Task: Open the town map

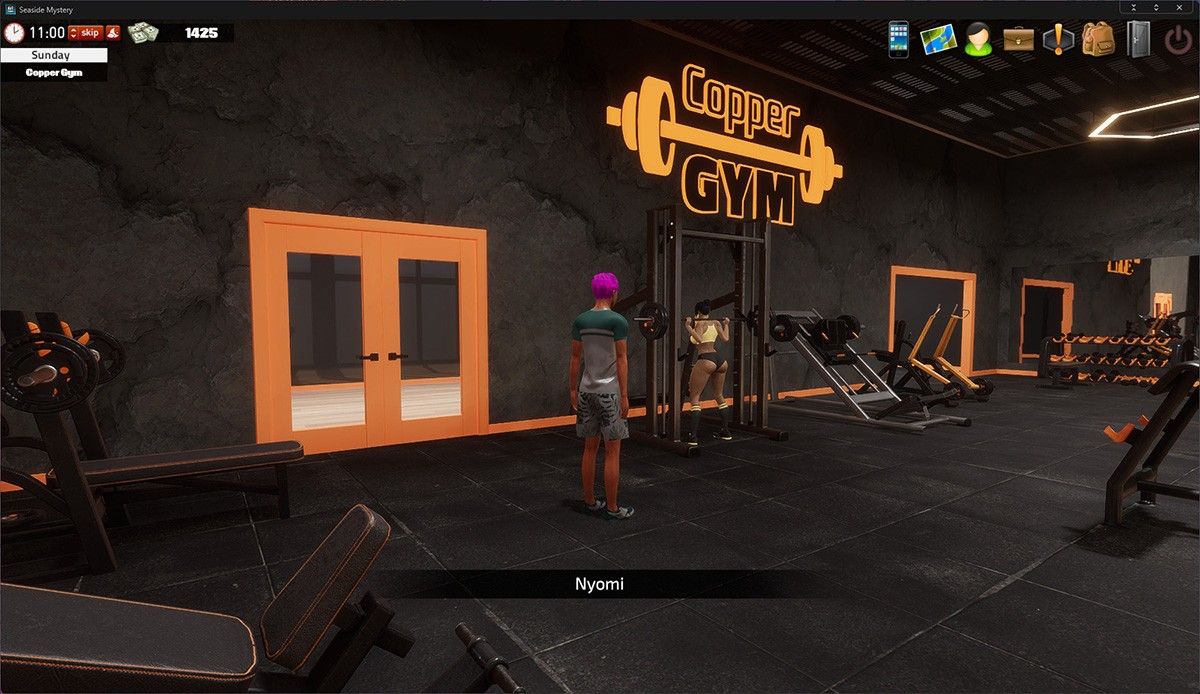Action: [939, 40]
